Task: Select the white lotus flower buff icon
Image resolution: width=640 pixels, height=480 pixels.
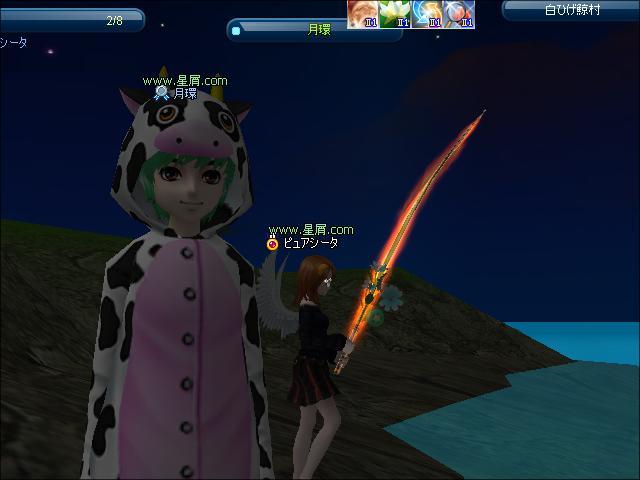Action: coord(395,14)
